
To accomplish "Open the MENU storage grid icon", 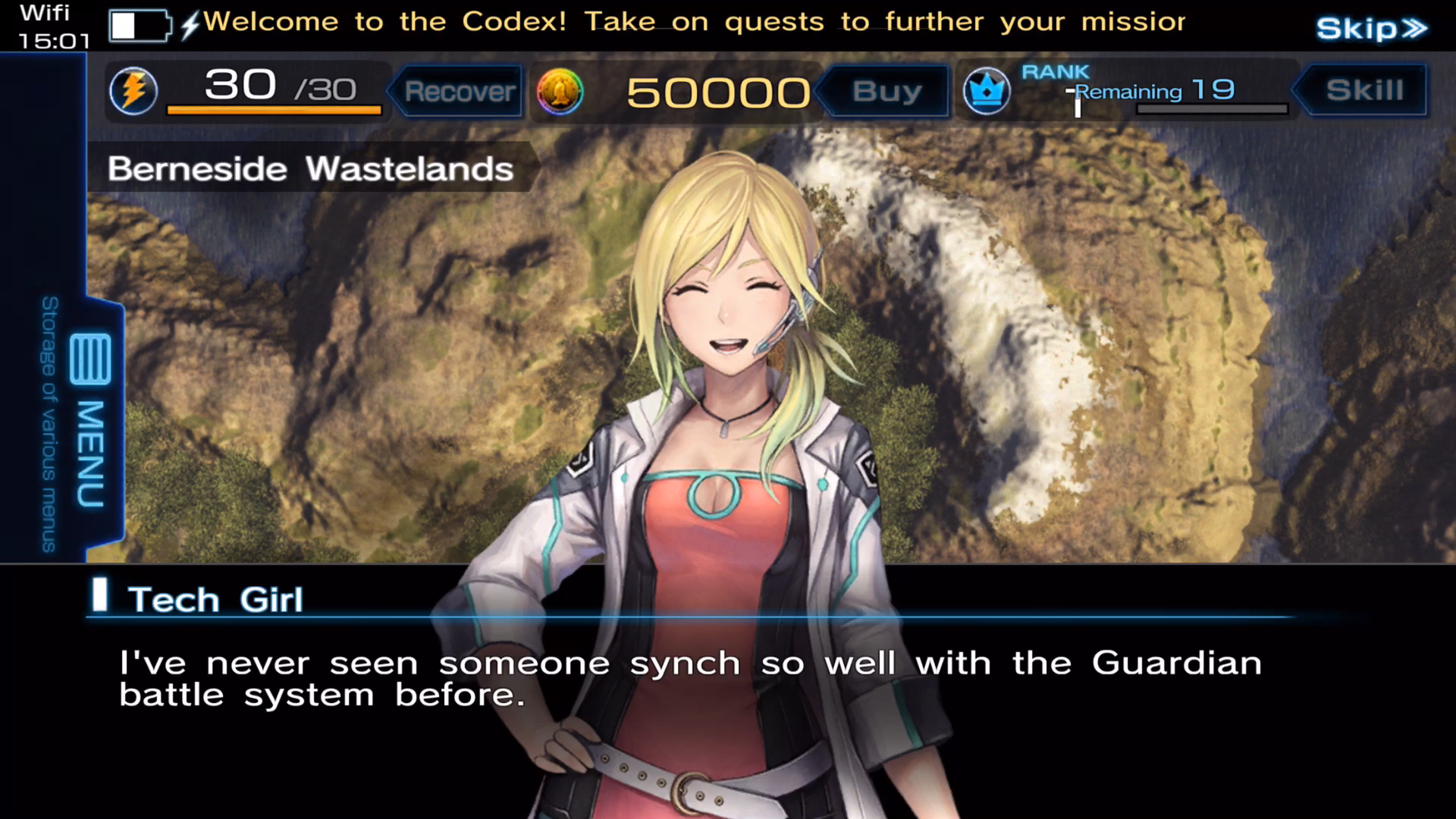I will coord(89,358).
